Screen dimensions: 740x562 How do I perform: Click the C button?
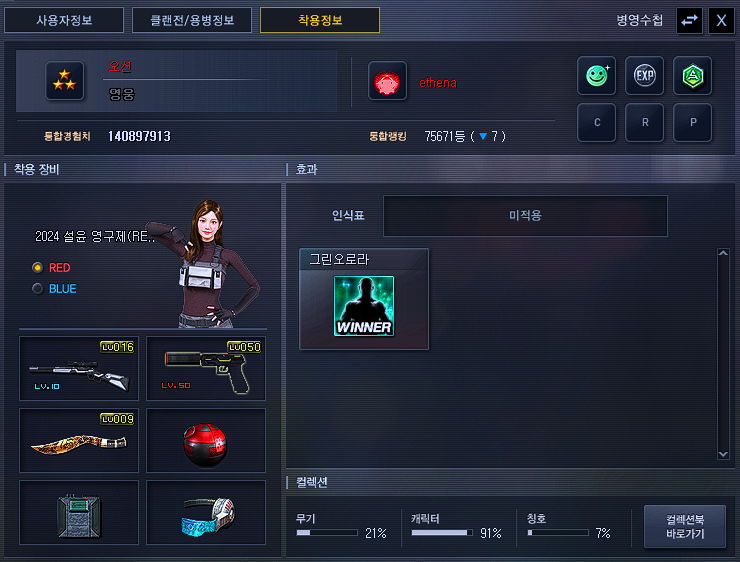(x=597, y=123)
